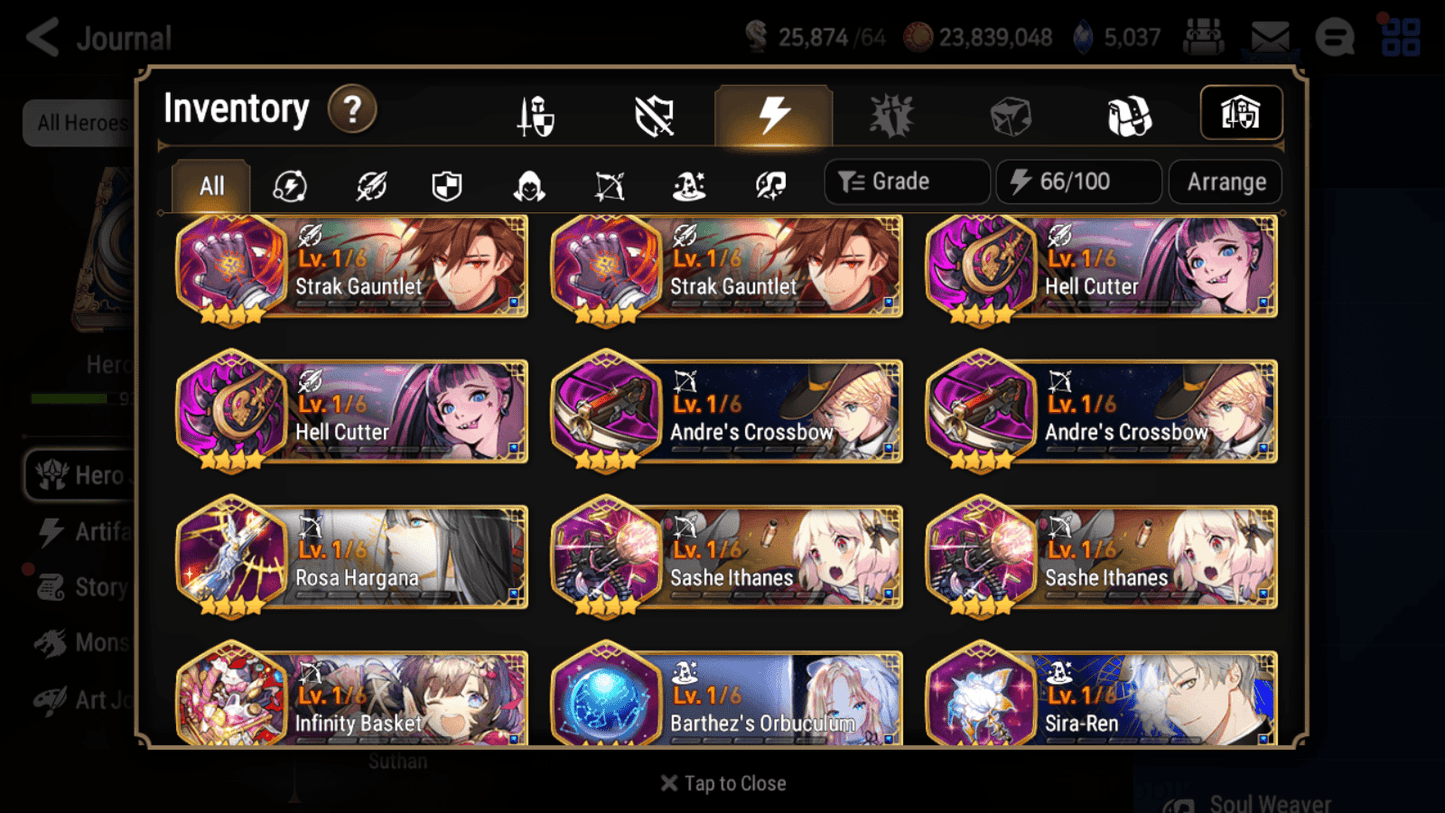Open the Grade sort dropdown
This screenshot has width=1445, height=813.
[906, 181]
